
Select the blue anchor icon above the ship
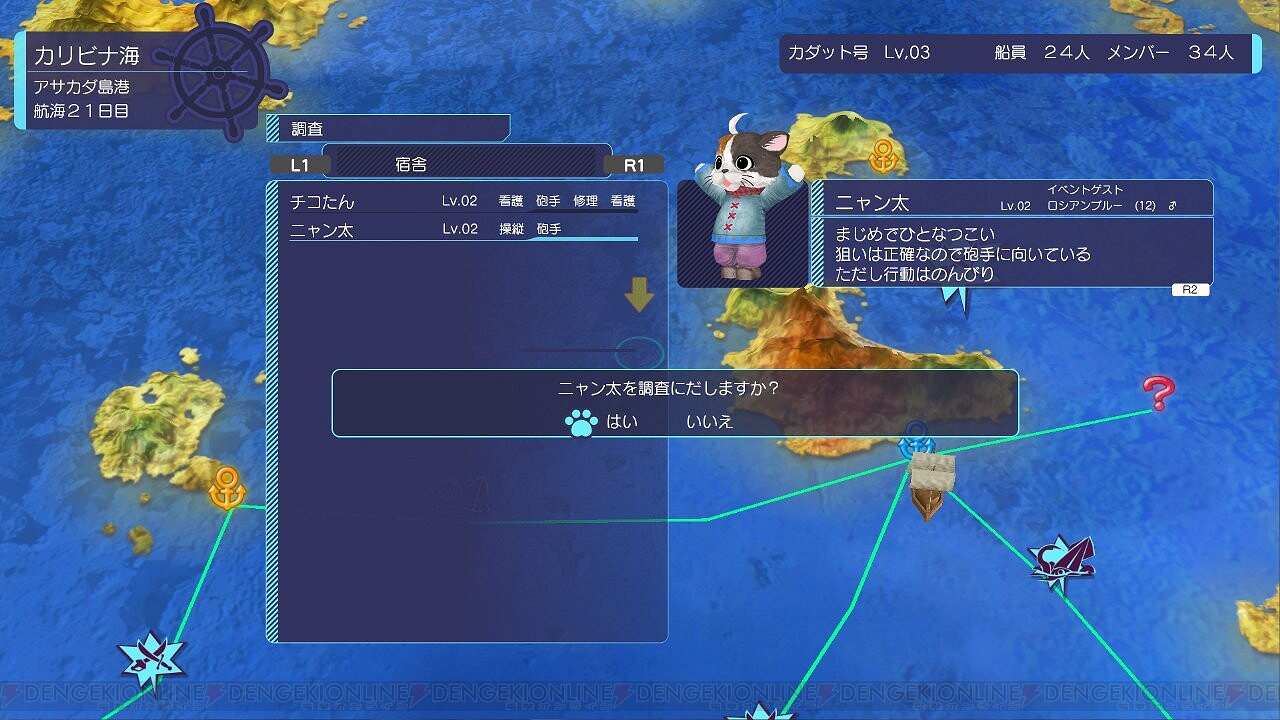(915, 440)
